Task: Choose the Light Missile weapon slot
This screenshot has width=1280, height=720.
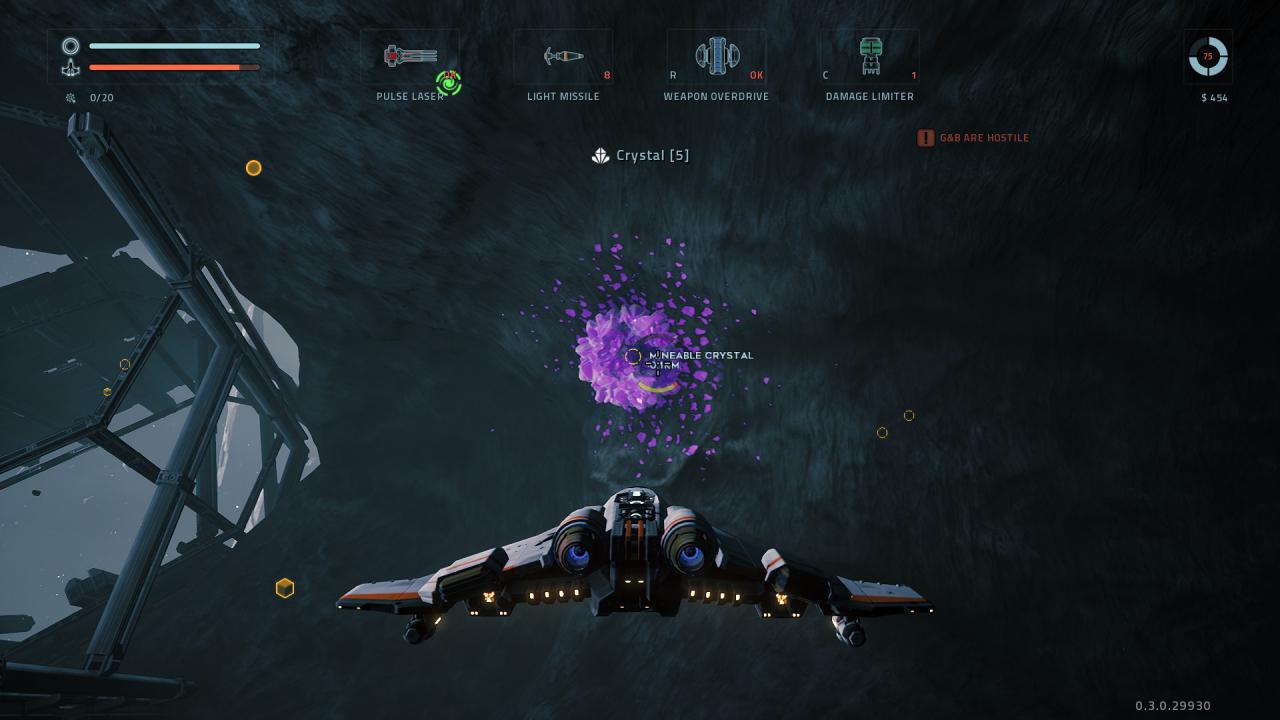Action: tap(563, 56)
